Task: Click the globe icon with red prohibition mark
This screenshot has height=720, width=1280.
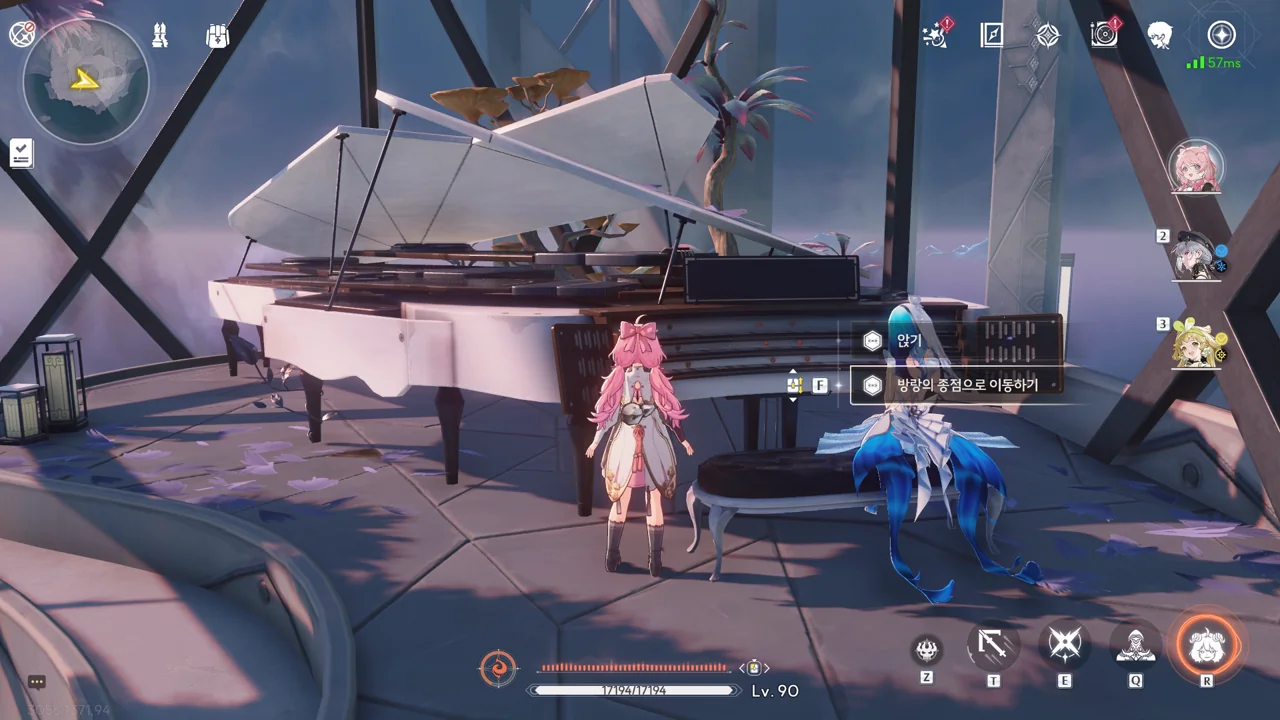Action: (x=21, y=34)
